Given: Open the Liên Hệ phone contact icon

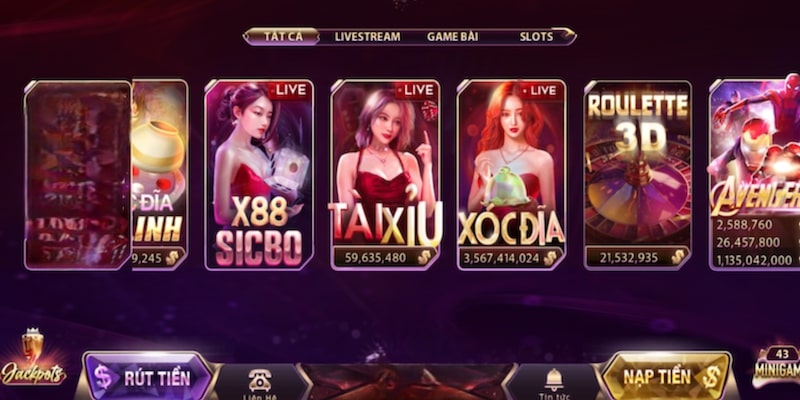Looking at the screenshot, I should click(x=262, y=381).
